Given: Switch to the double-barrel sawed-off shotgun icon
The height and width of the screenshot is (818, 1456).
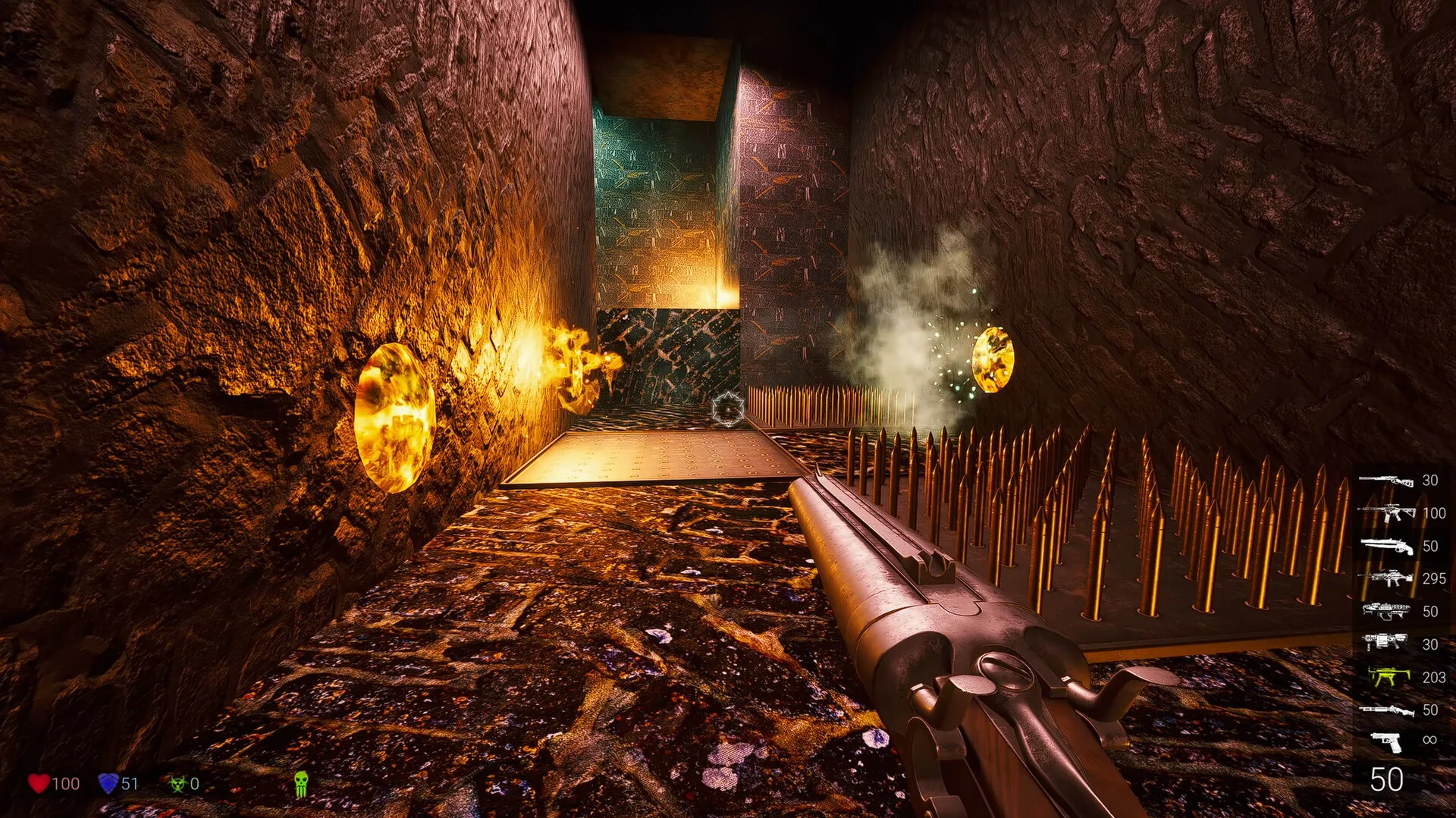Looking at the screenshot, I should 1385,546.
